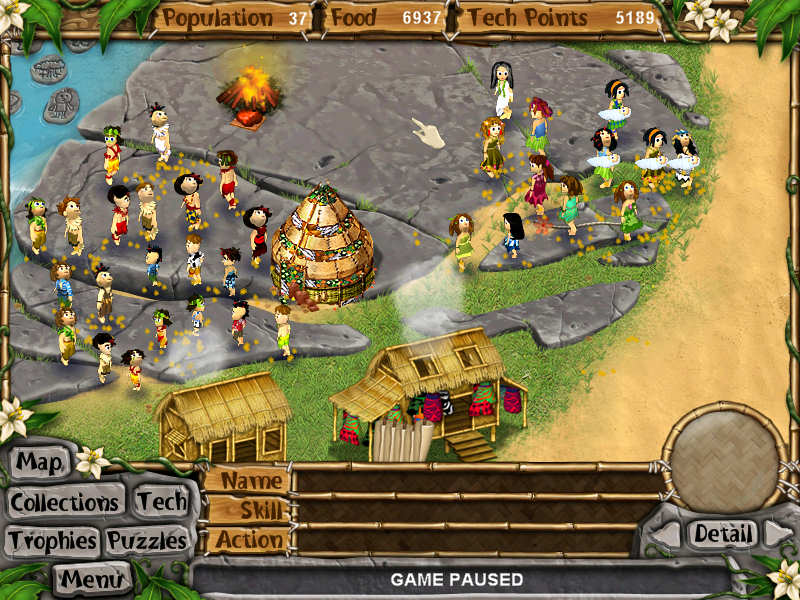Select previous villager with left arrow

coord(665,535)
